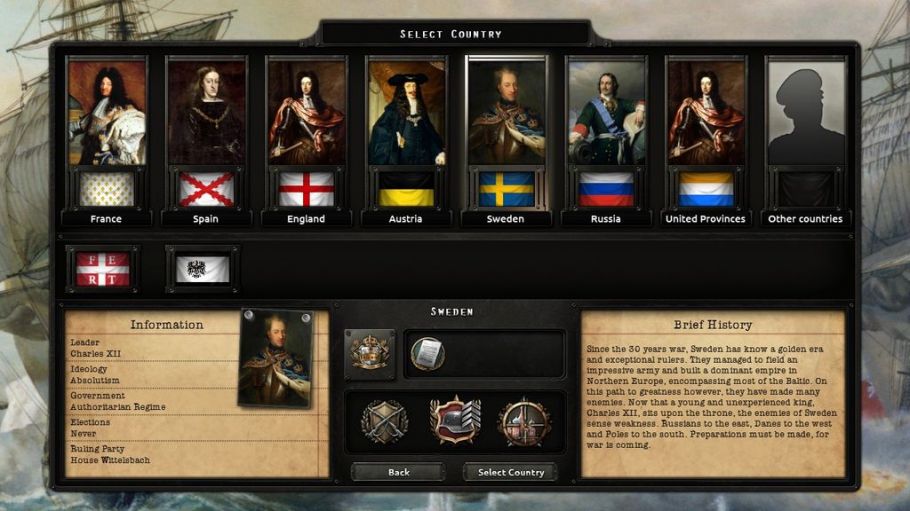Image resolution: width=910 pixels, height=511 pixels.
Task: Pick the United Provinces card
Action: (x=706, y=140)
